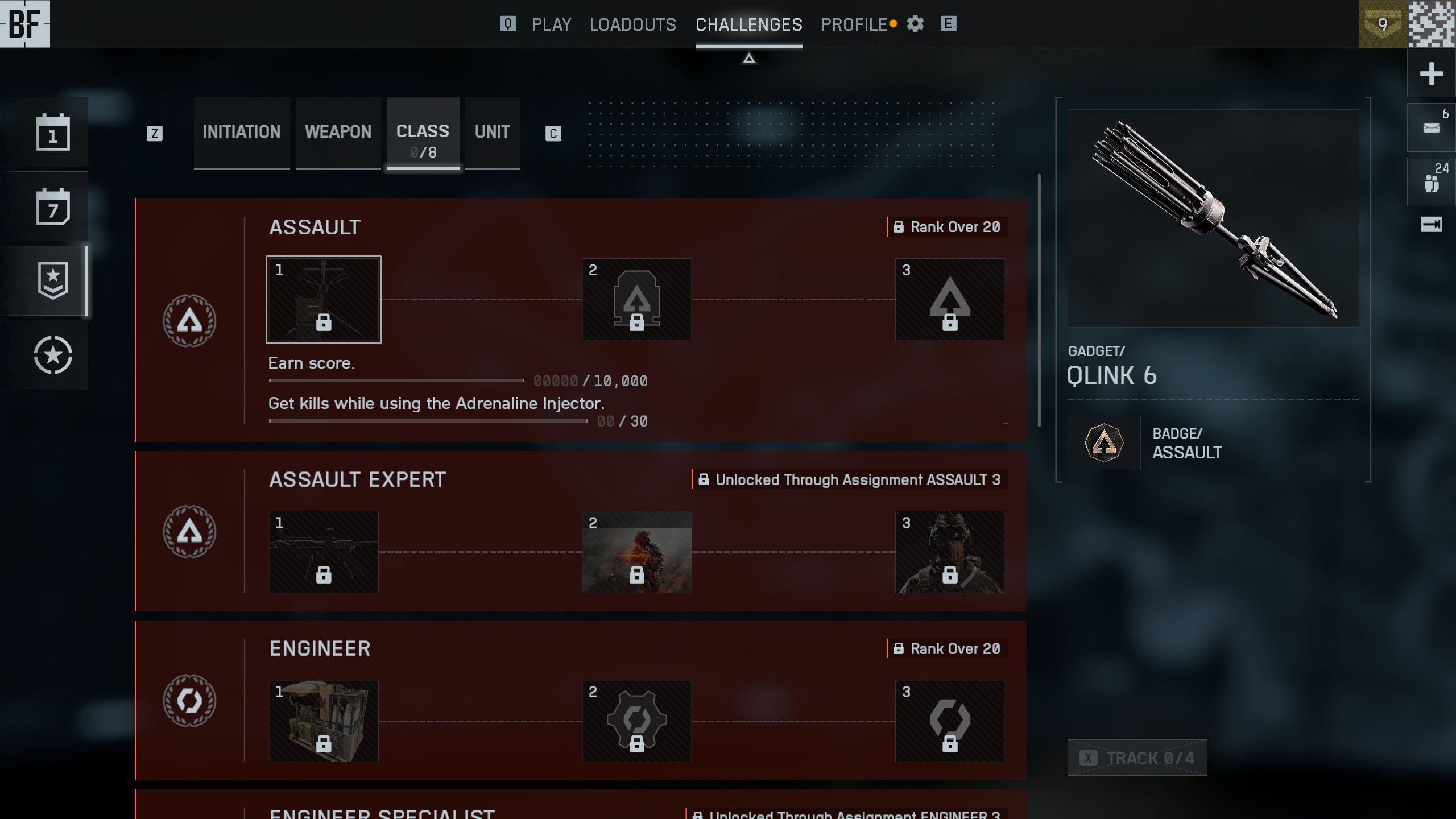Show daily challenges calendar icon

click(53, 133)
